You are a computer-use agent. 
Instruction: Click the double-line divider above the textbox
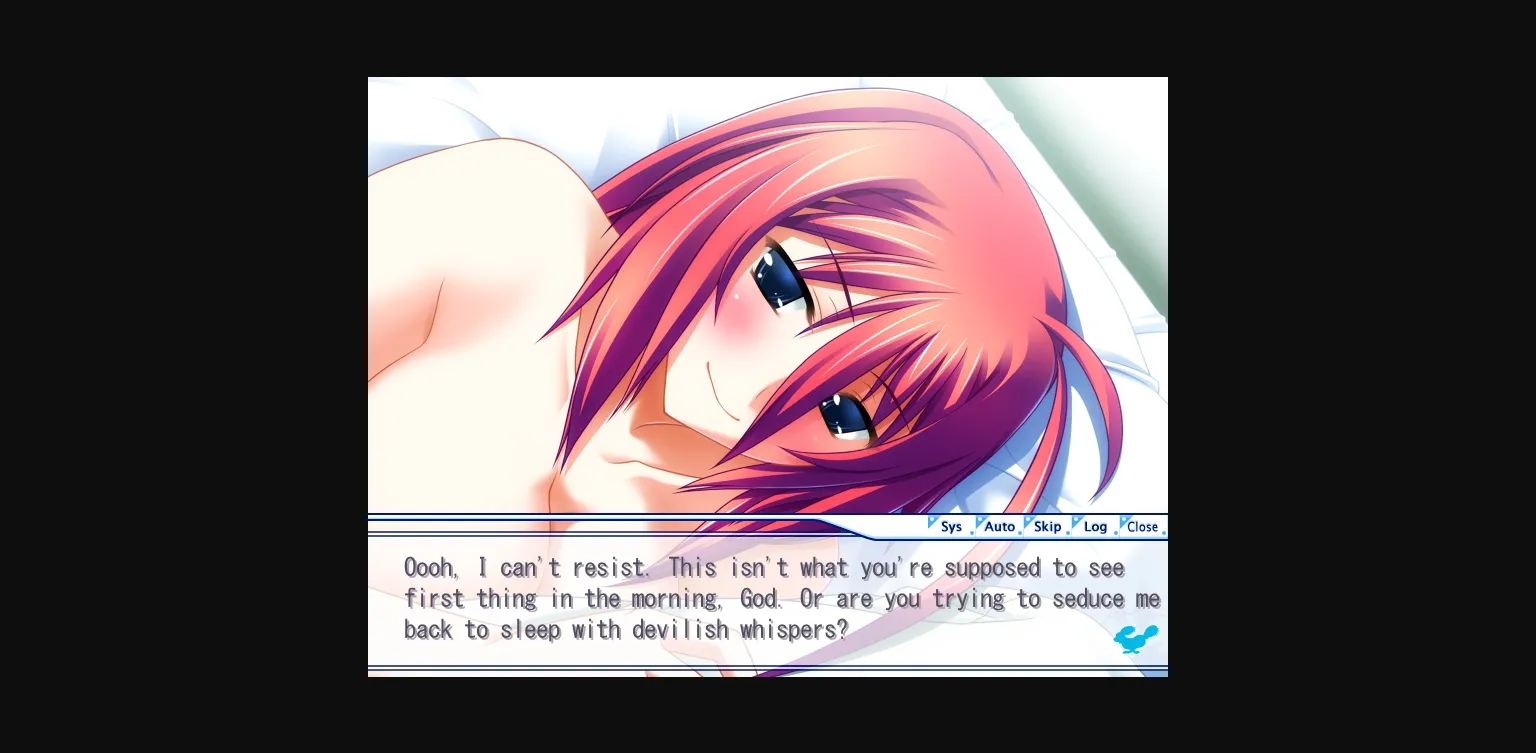click(x=650, y=517)
